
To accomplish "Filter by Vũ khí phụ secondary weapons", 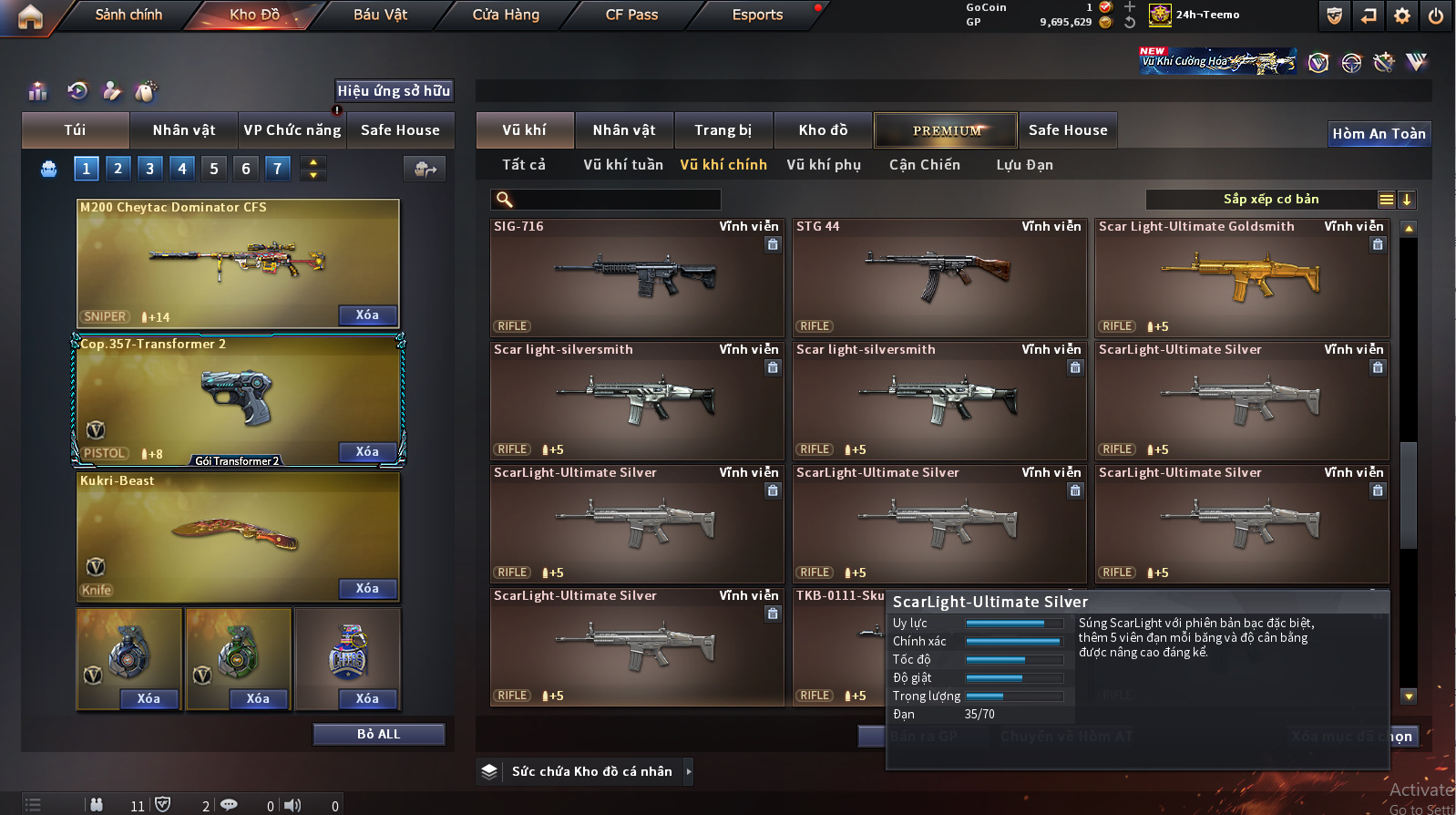I will point(824,165).
